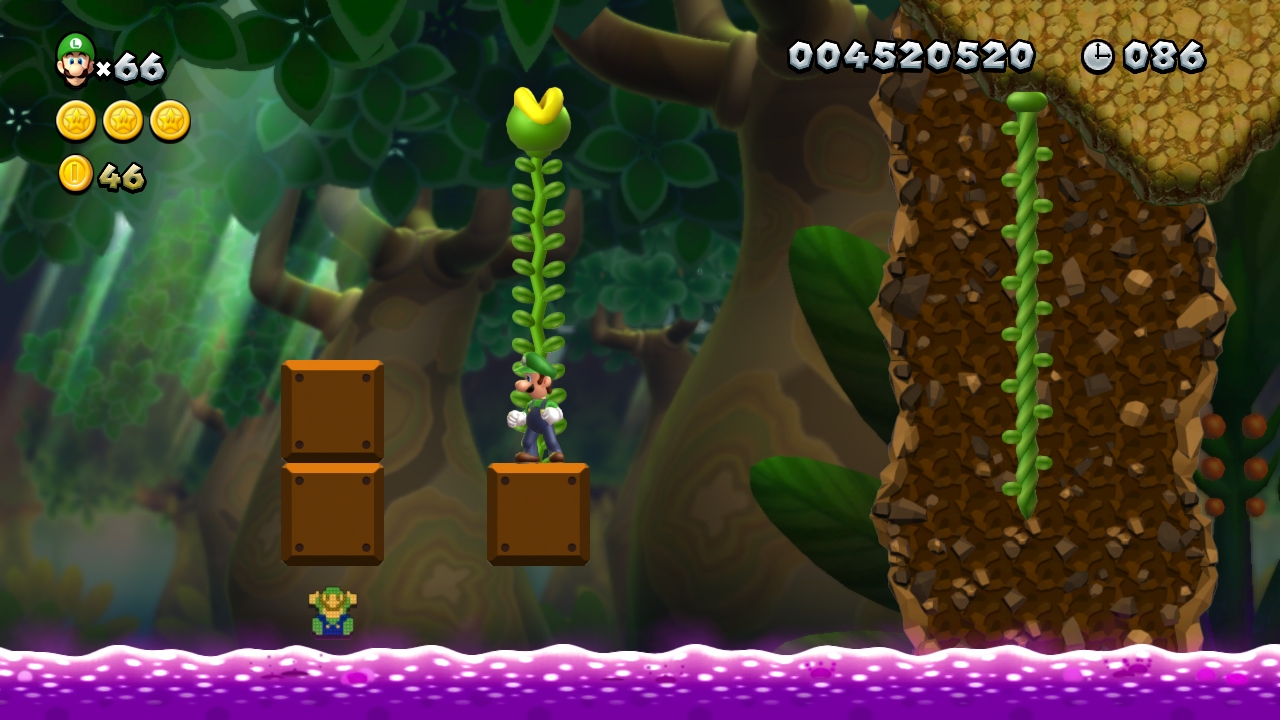Viewport: 1280px width, 720px height.
Task: Click the top wooden block of the stacked pair
Action: point(333,410)
